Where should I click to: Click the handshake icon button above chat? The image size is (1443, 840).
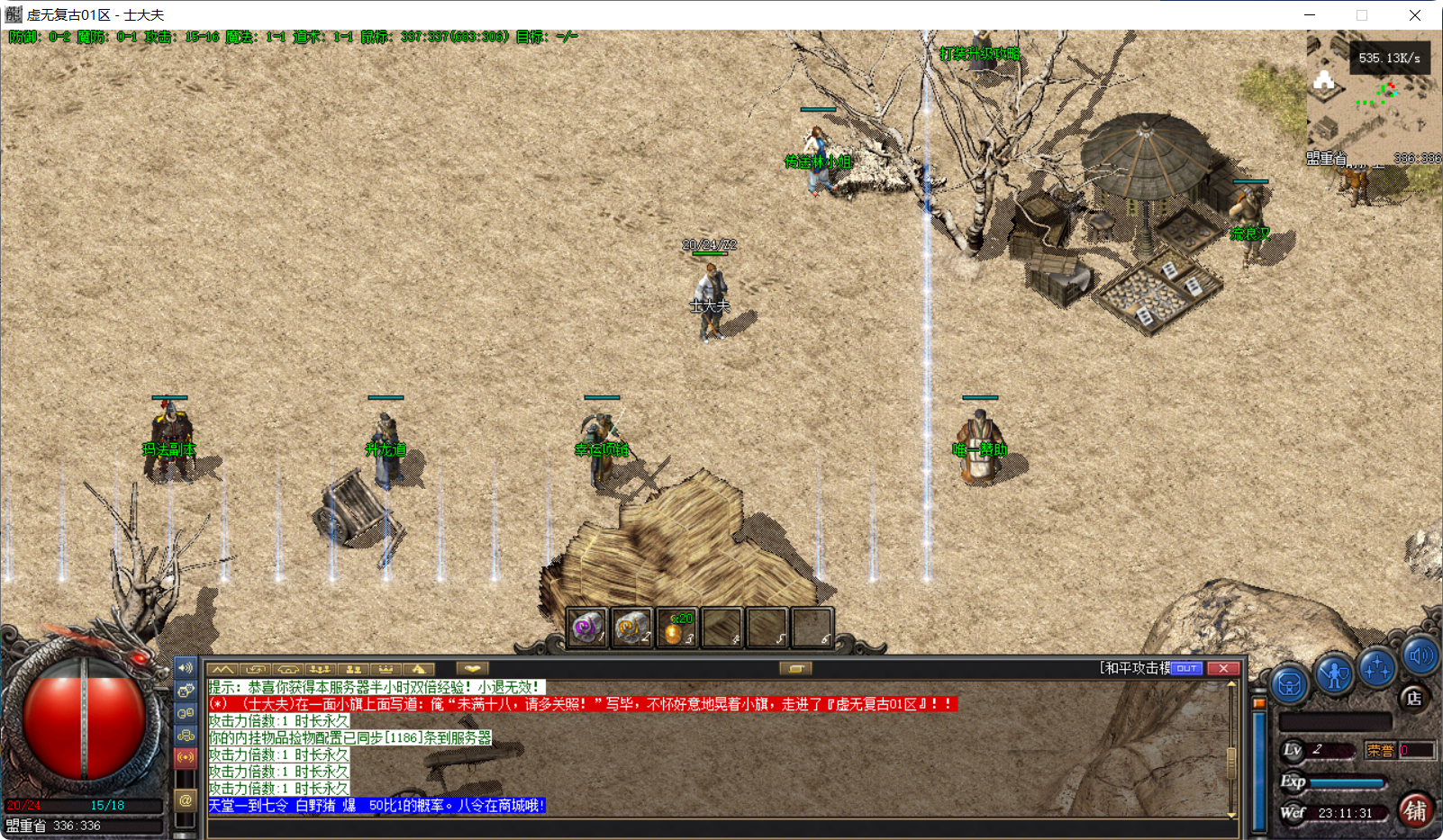(472, 669)
